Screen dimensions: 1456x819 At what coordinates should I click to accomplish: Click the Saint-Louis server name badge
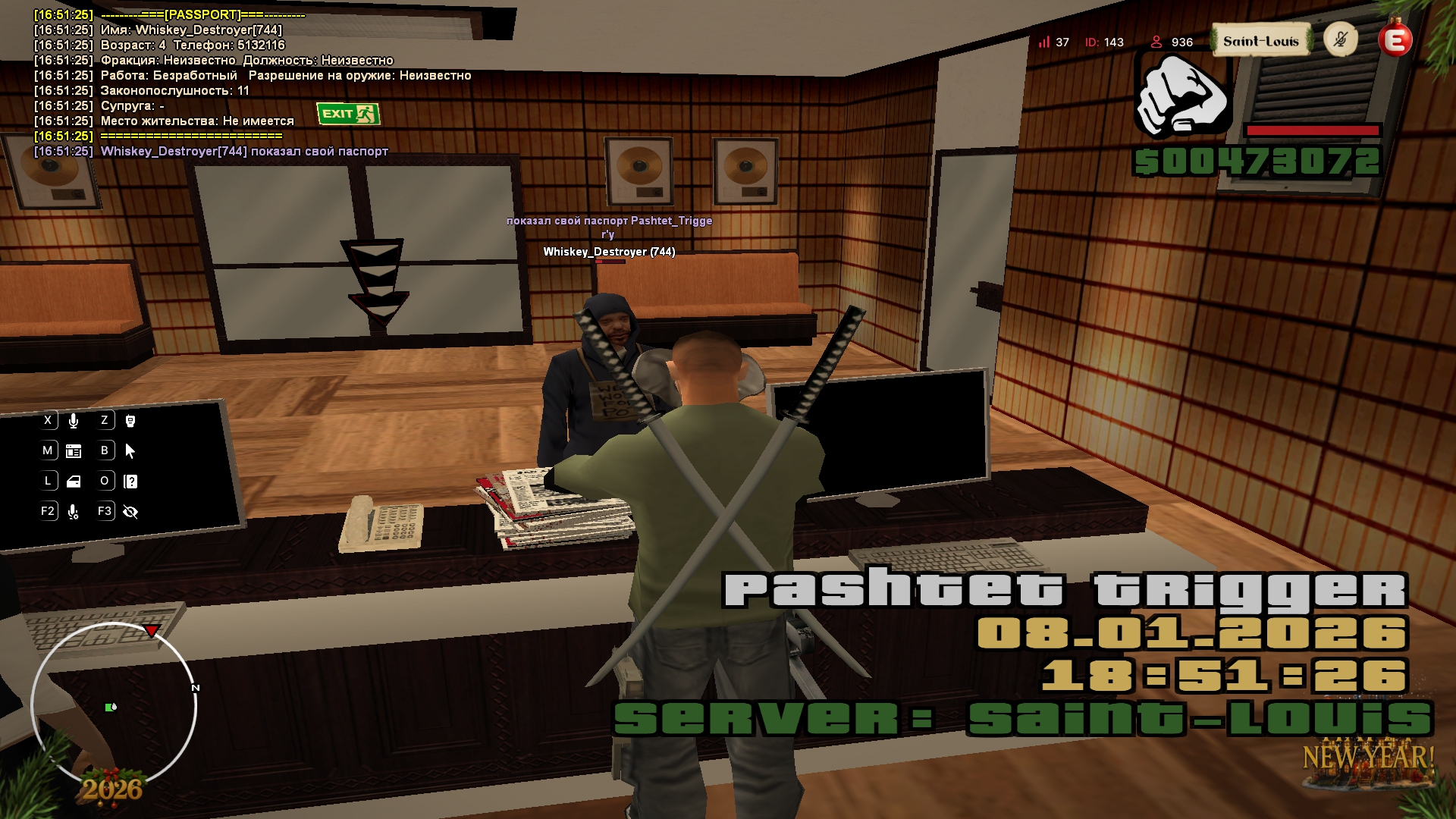1260,41
